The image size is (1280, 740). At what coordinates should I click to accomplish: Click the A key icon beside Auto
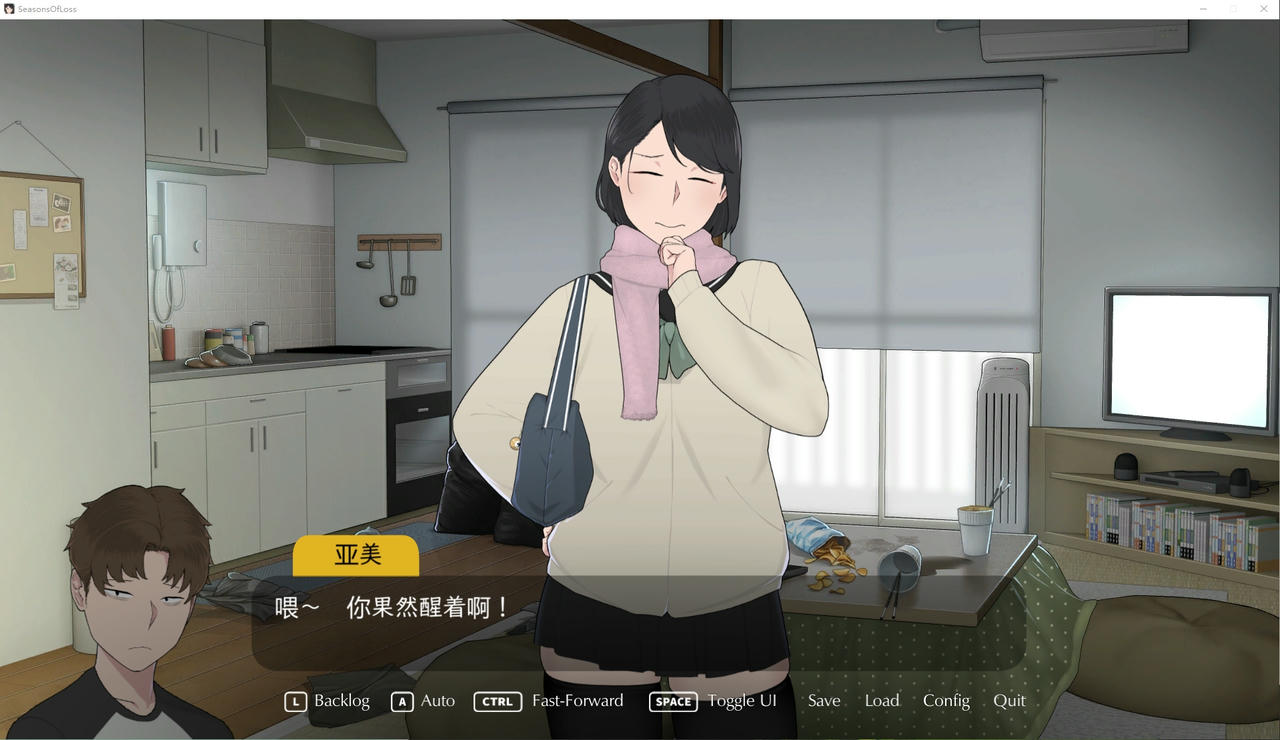(402, 701)
